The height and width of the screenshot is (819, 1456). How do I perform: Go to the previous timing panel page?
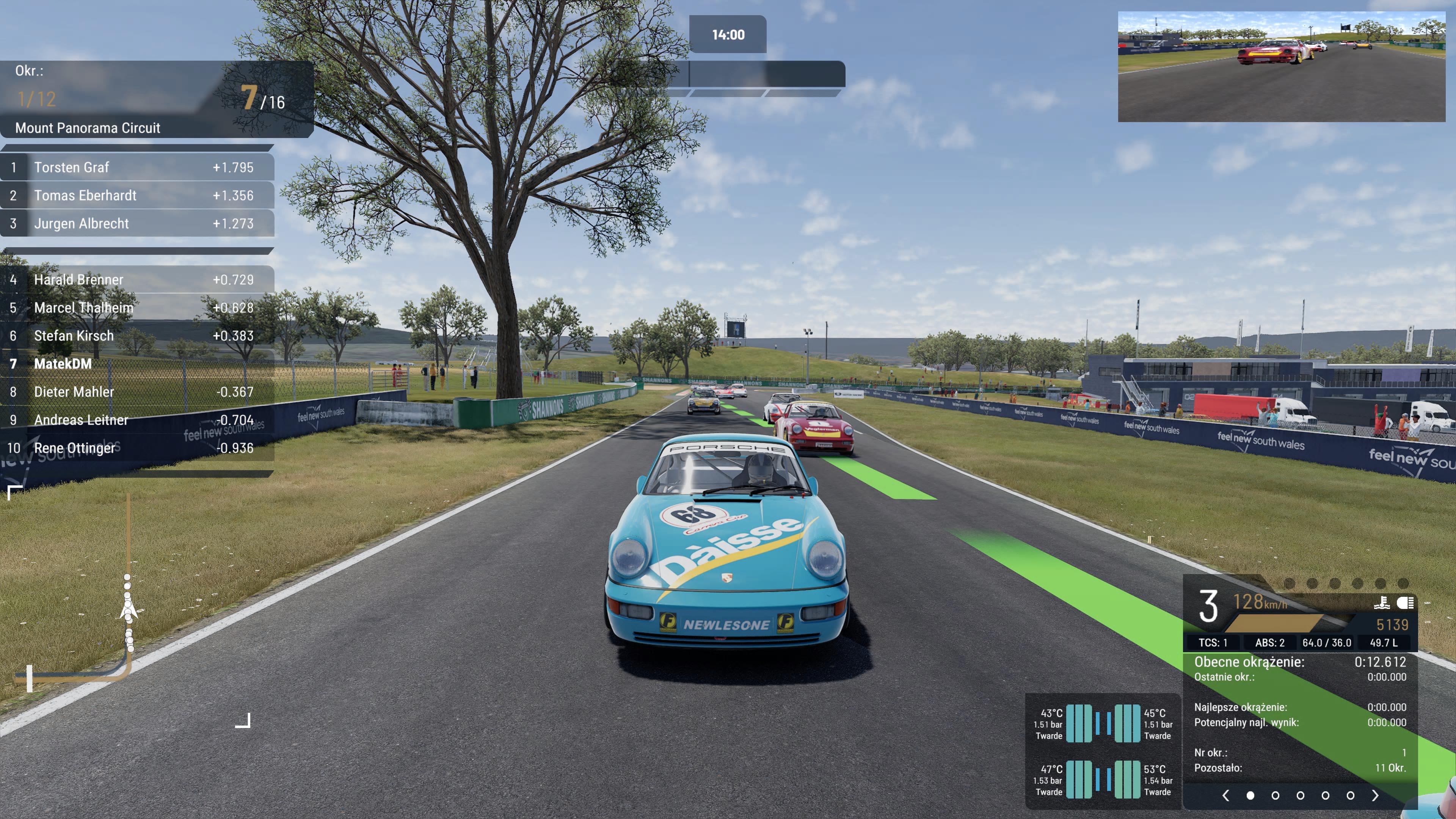(x=1225, y=795)
